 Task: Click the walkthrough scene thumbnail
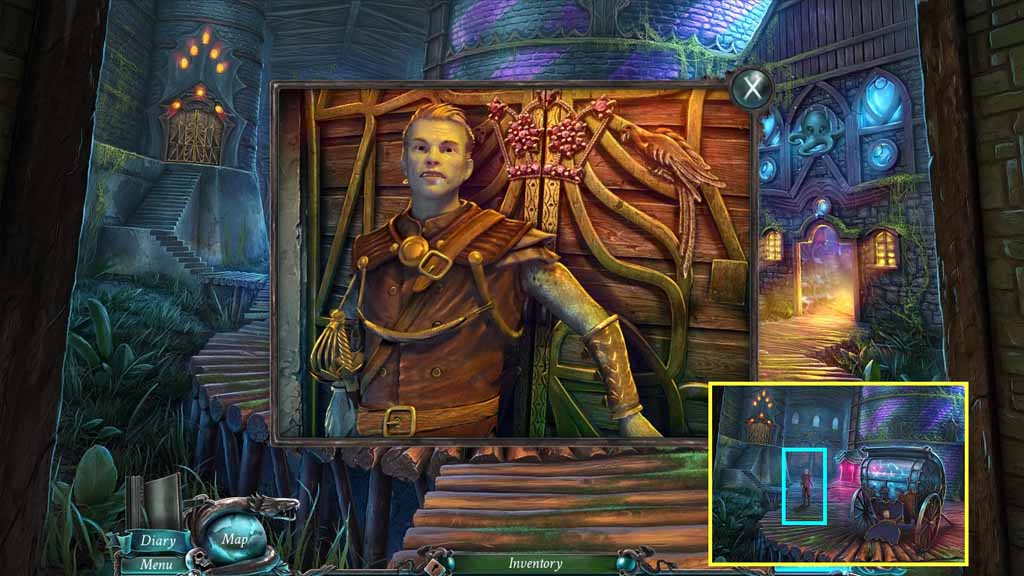838,473
